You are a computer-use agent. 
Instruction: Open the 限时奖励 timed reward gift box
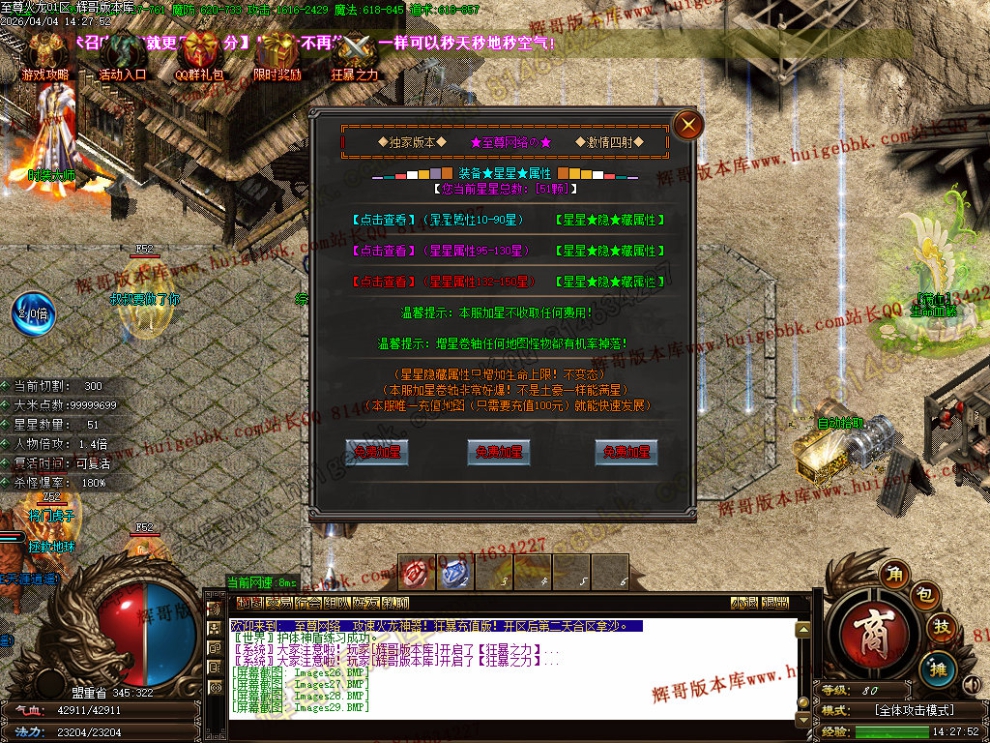pyautogui.click(x=277, y=55)
